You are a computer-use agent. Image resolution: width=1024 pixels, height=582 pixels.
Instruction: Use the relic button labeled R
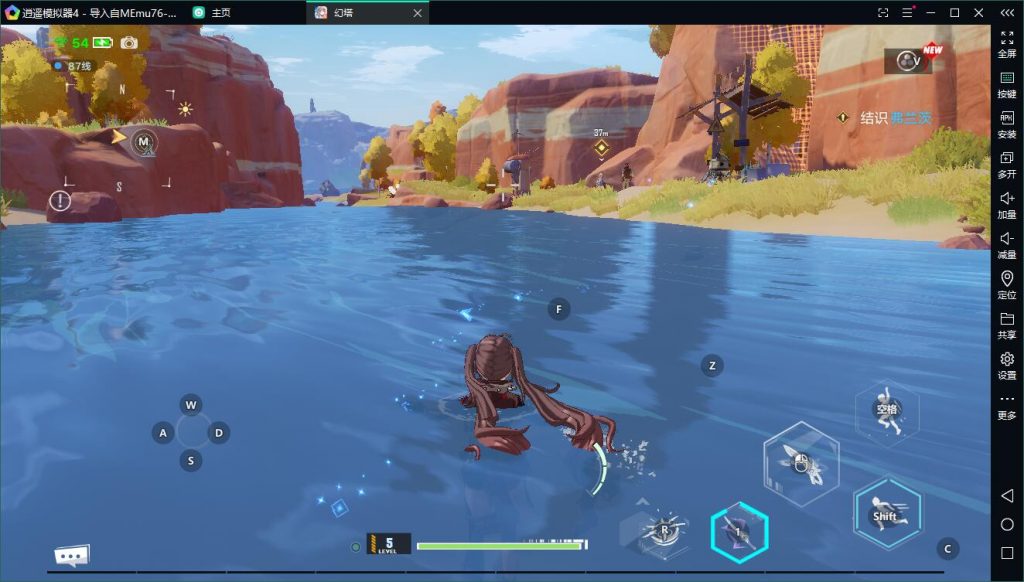(x=664, y=531)
